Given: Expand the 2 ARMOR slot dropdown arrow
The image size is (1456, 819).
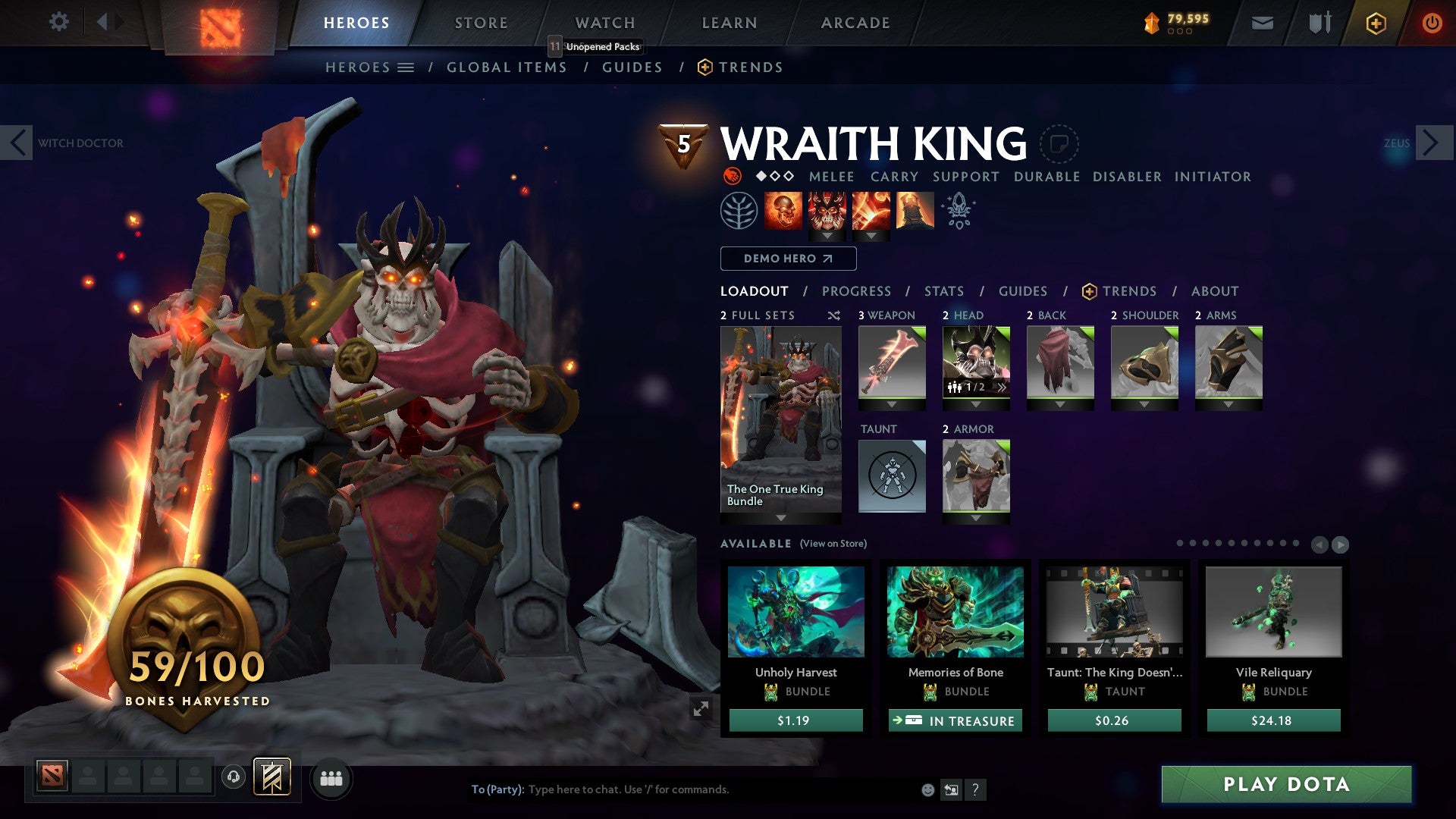Looking at the screenshot, I should 977,517.
